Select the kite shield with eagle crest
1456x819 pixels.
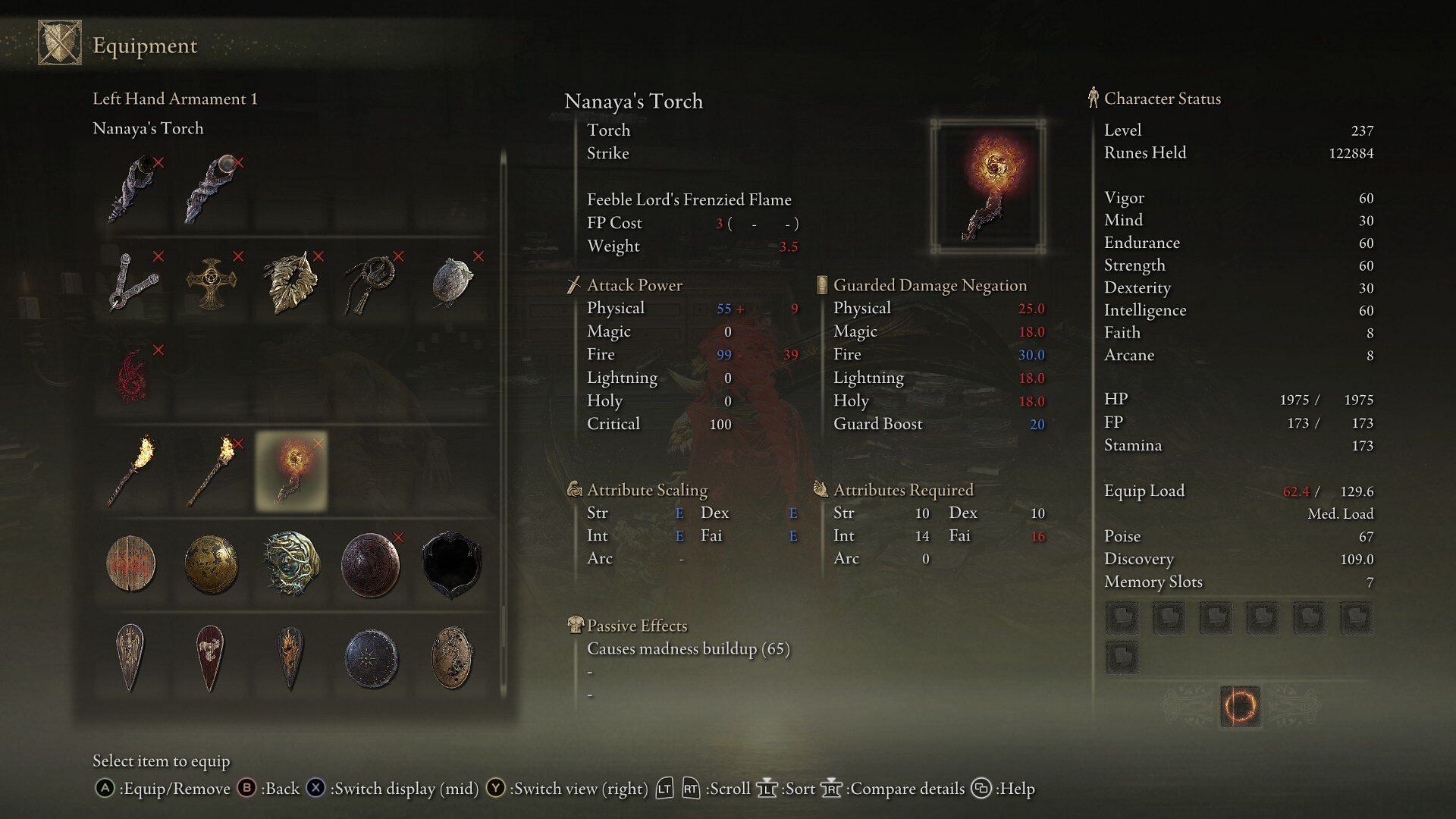coord(130,657)
